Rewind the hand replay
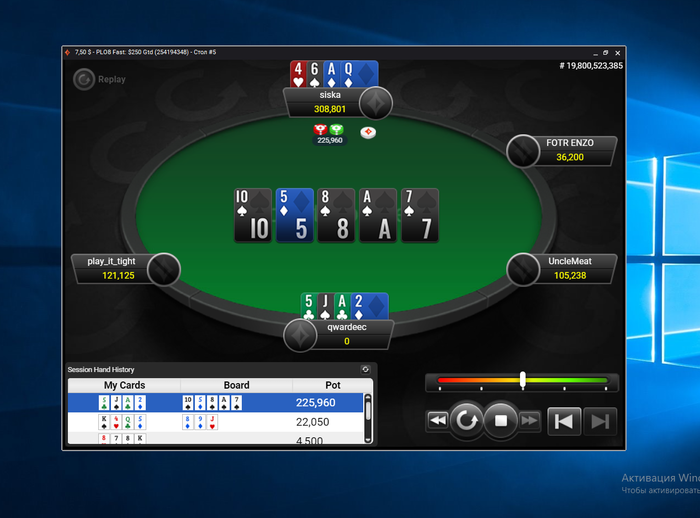The width and height of the screenshot is (700, 518). [x=437, y=421]
